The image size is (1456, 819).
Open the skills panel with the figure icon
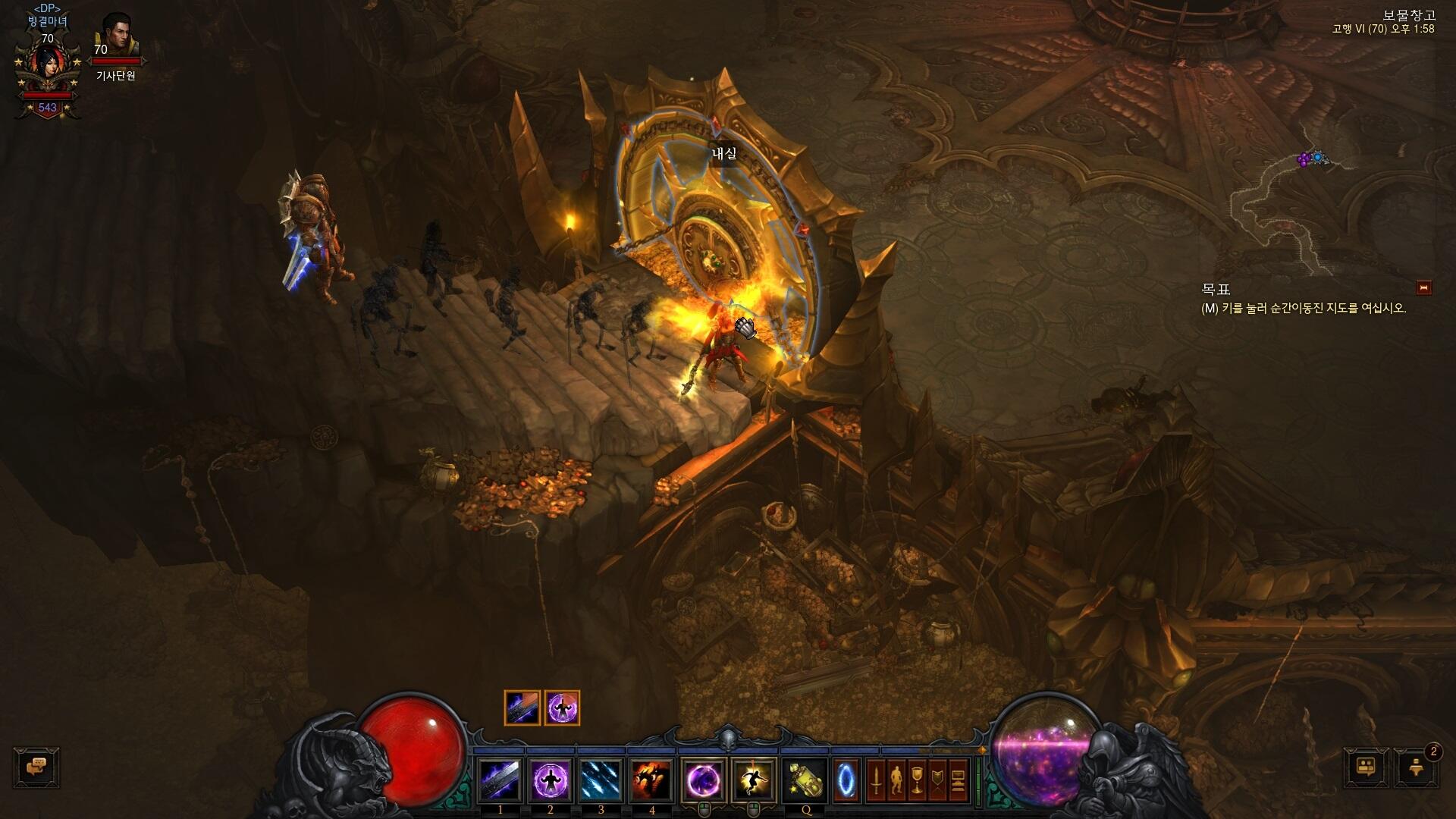point(896,780)
